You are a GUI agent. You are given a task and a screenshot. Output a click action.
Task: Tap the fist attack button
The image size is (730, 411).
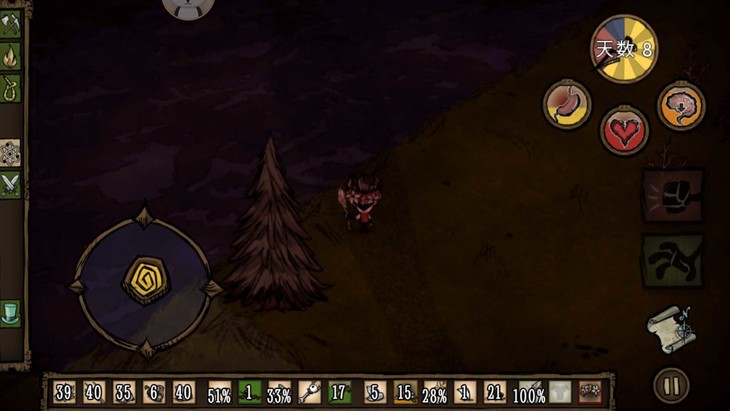click(672, 195)
